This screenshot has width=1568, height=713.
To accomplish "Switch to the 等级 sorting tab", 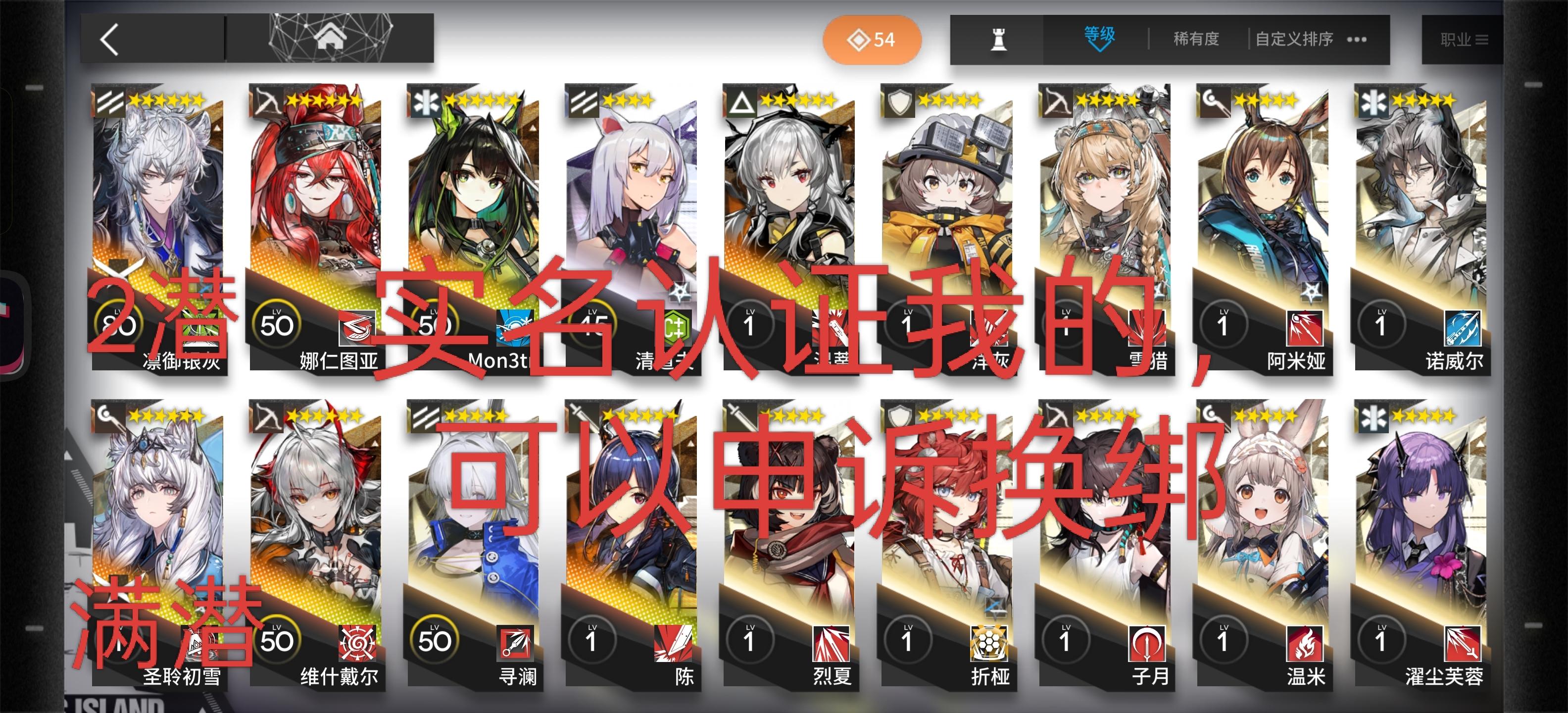I will (1099, 38).
